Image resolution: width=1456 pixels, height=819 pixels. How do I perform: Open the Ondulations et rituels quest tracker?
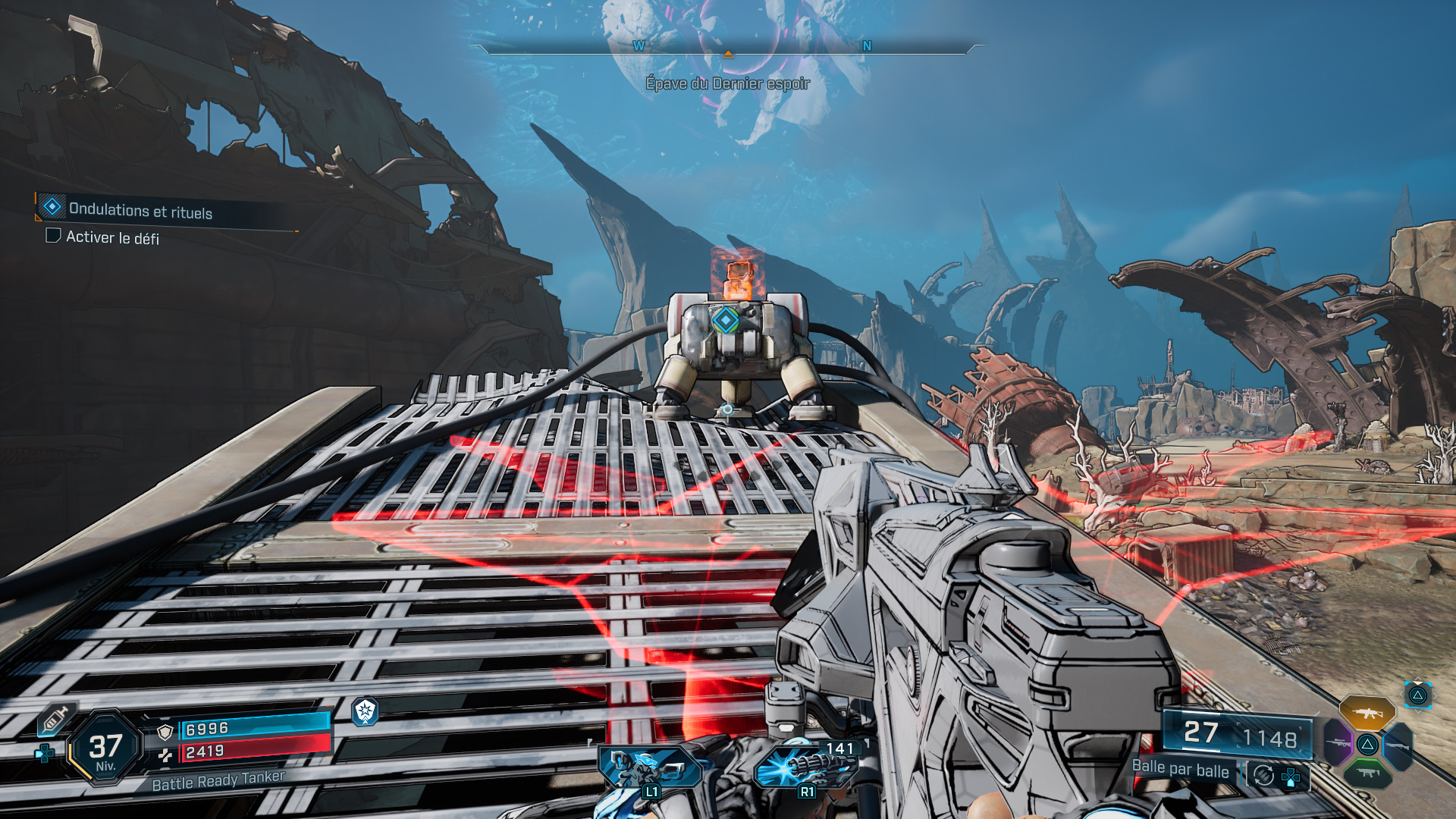pos(140,210)
